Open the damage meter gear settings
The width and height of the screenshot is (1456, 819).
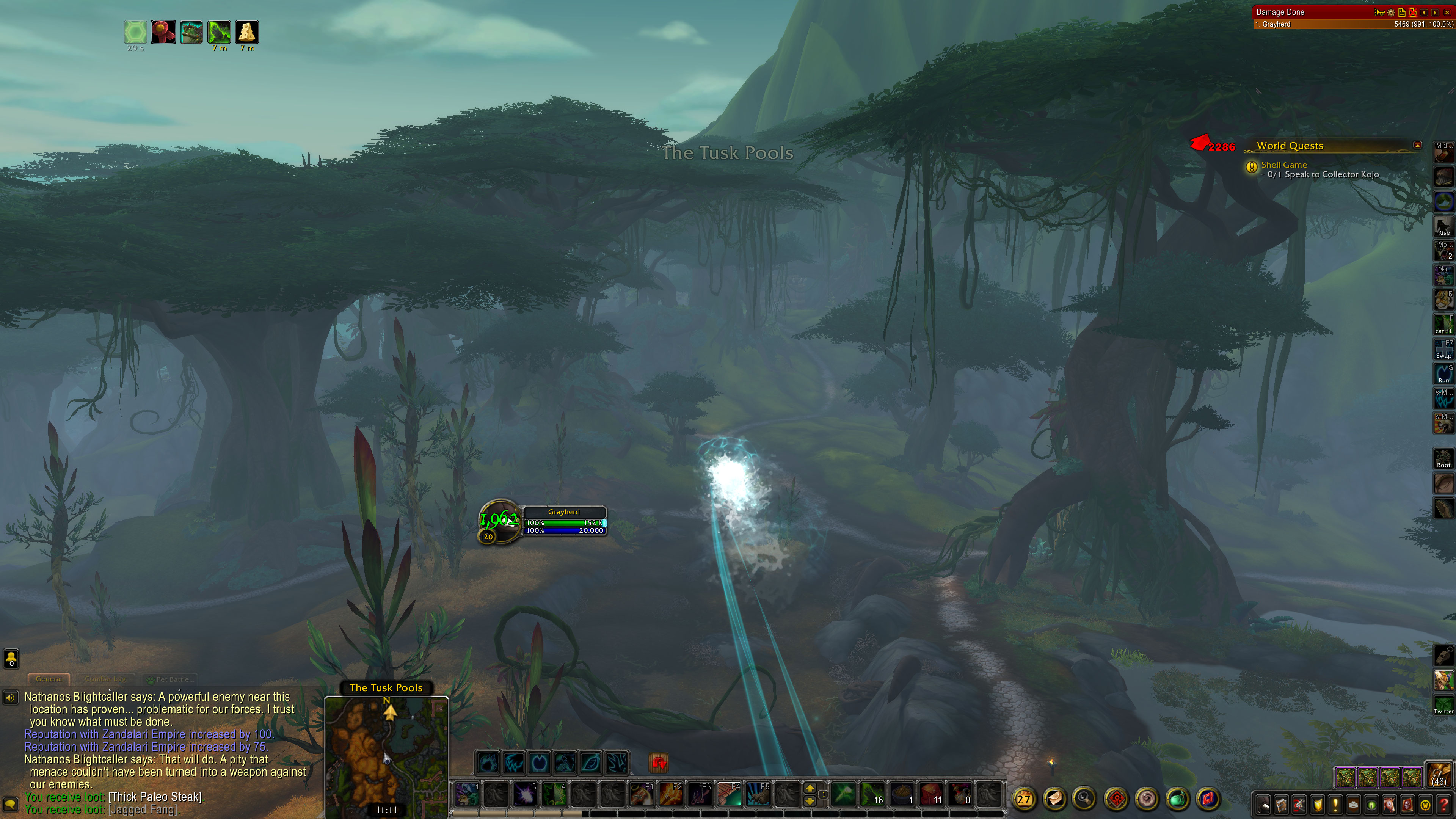(x=1391, y=12)
